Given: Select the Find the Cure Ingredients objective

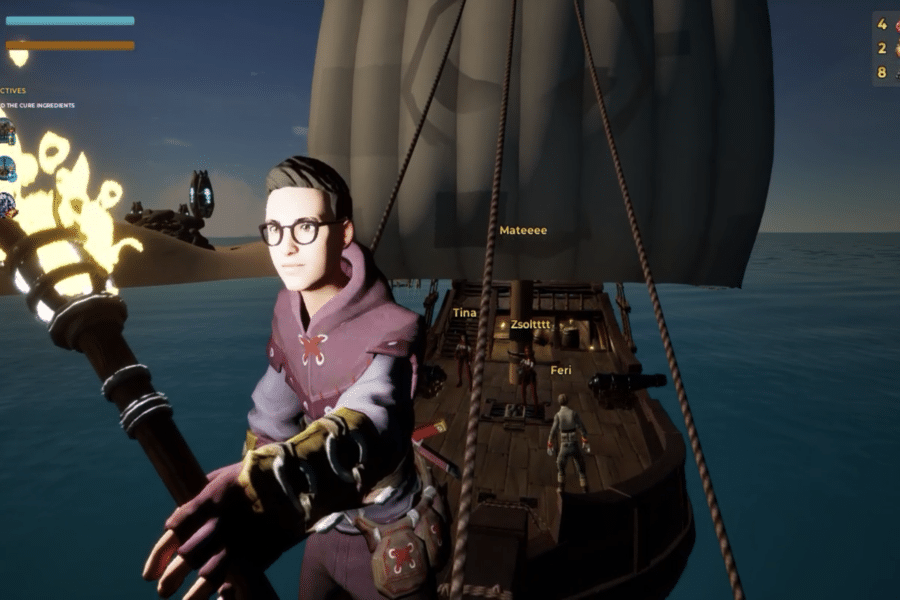Looking at the screenshot, I should point(37,105).
